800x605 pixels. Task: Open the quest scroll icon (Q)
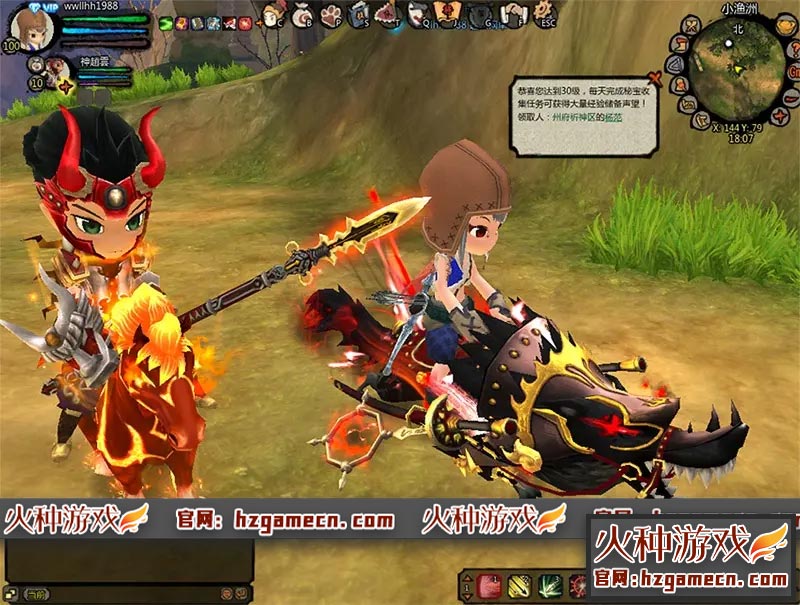point(418,15)
